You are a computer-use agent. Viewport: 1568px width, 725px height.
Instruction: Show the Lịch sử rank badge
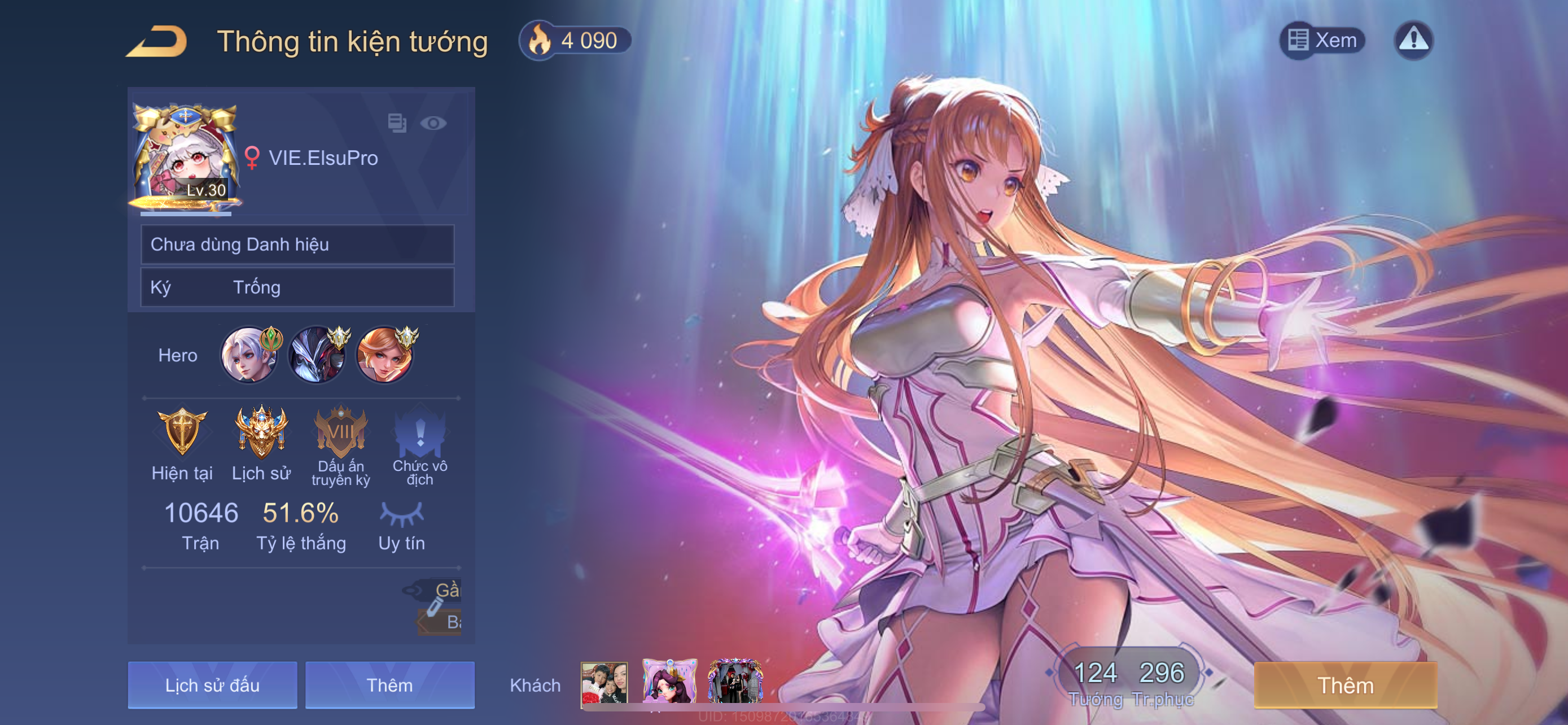[261, 432]
